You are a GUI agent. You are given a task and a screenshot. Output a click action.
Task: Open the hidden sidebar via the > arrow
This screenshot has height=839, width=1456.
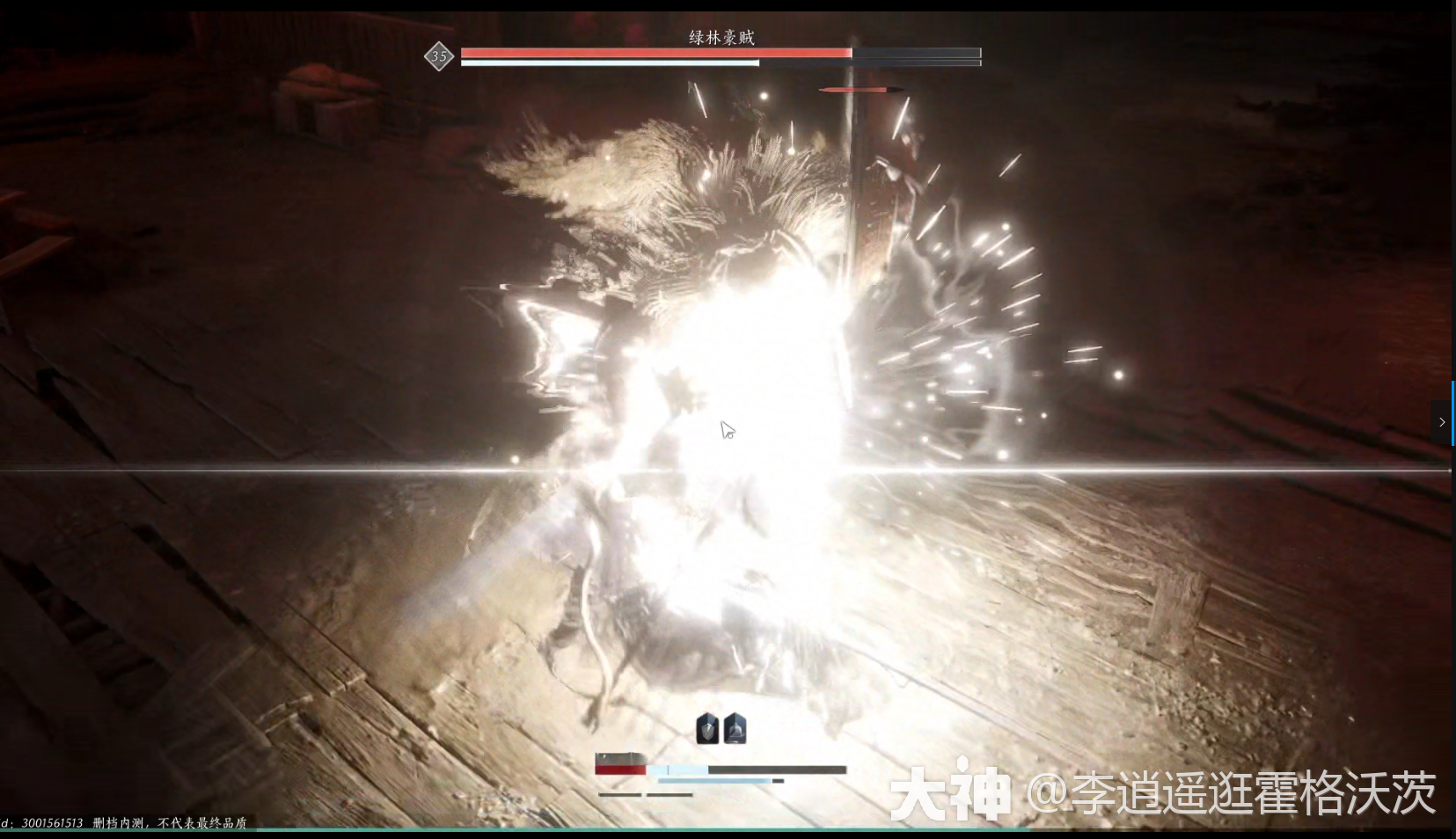pos(1441,422)
